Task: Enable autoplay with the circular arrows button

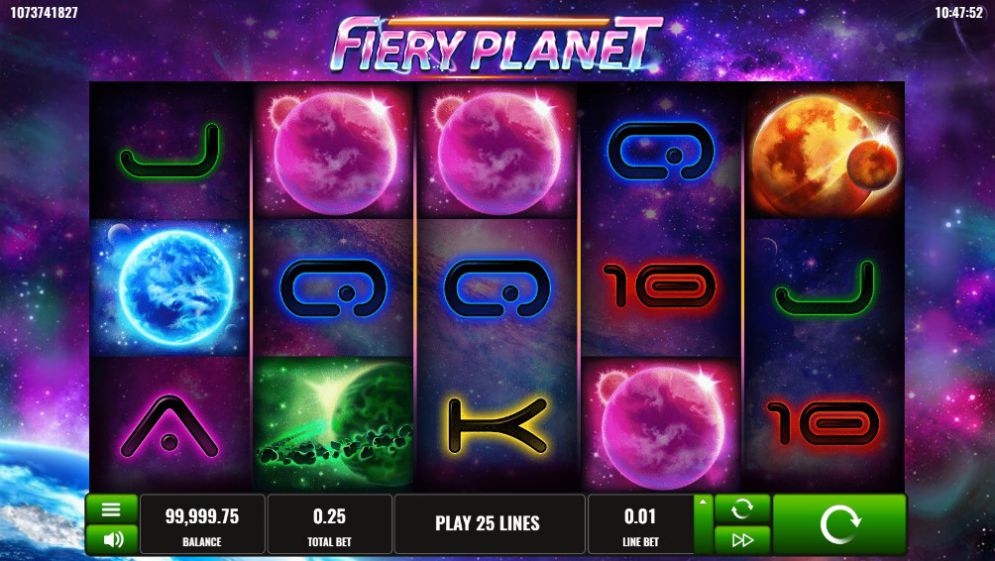Action: (x=742, y=509)
